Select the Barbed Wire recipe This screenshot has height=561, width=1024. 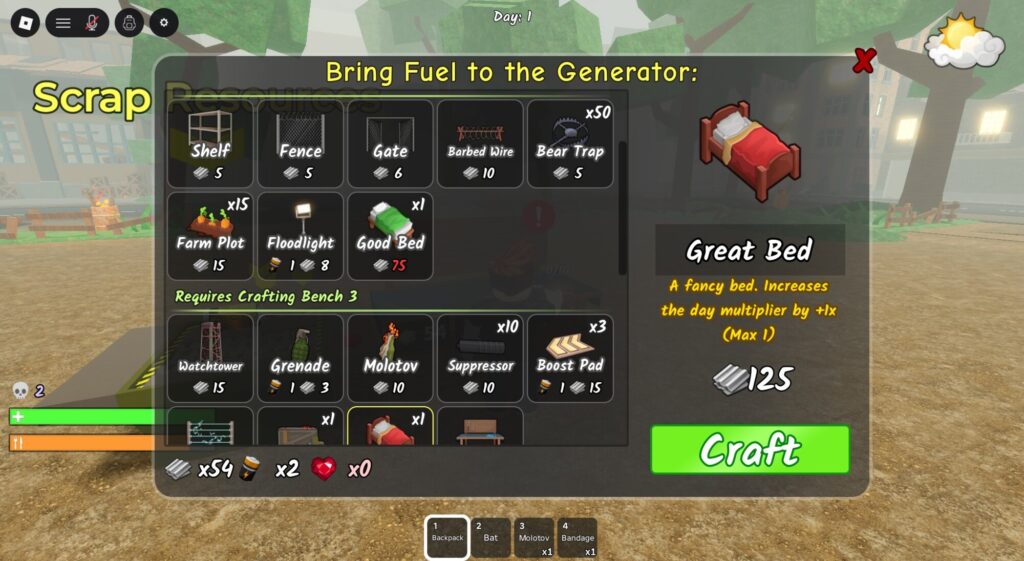[480, 143]
